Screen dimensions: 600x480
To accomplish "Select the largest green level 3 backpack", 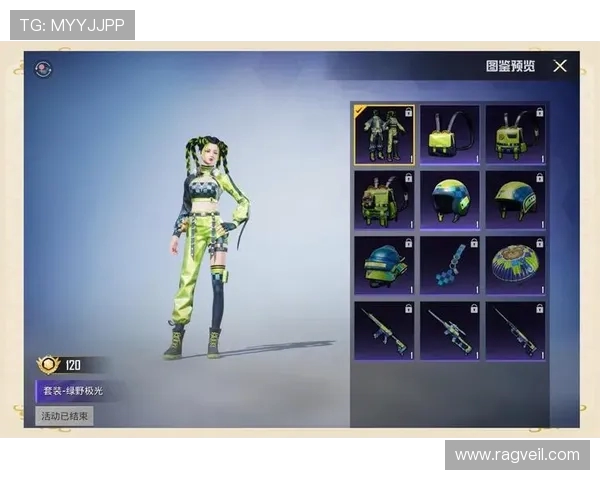I will click(384, 199).
